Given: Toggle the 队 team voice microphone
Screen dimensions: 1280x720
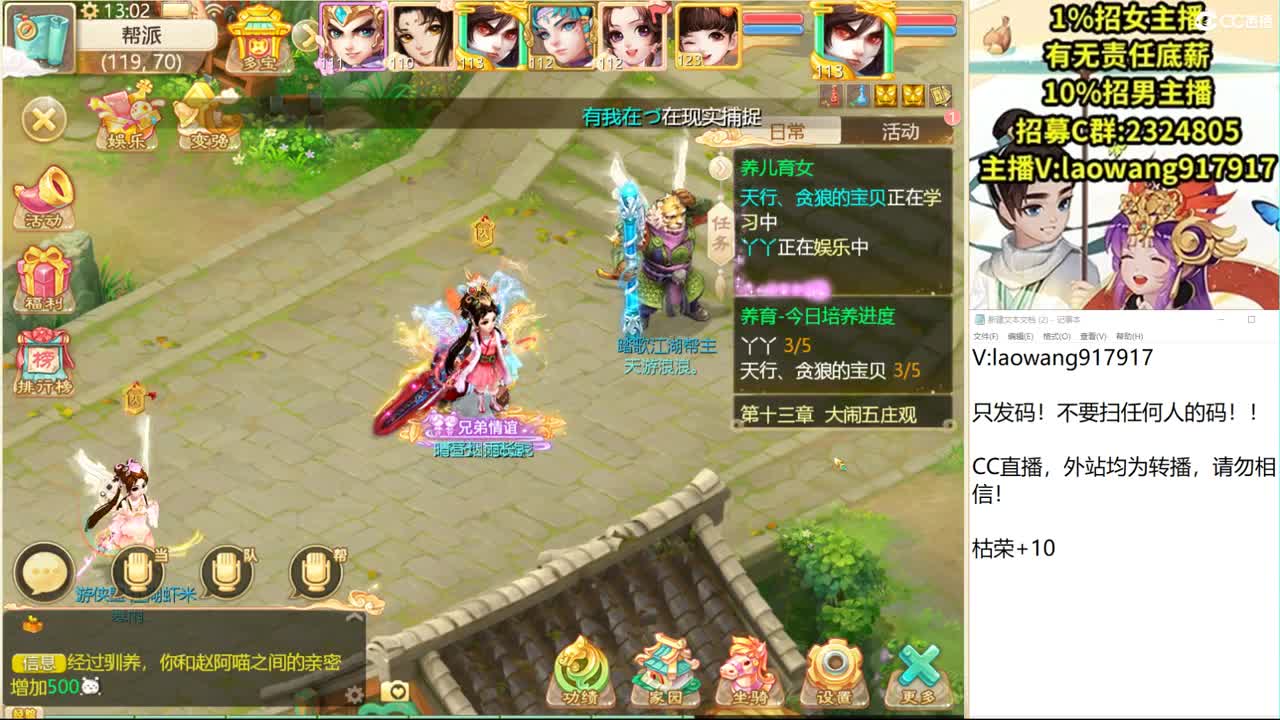Looking at the screenshot, I should (x=222, y=568).
